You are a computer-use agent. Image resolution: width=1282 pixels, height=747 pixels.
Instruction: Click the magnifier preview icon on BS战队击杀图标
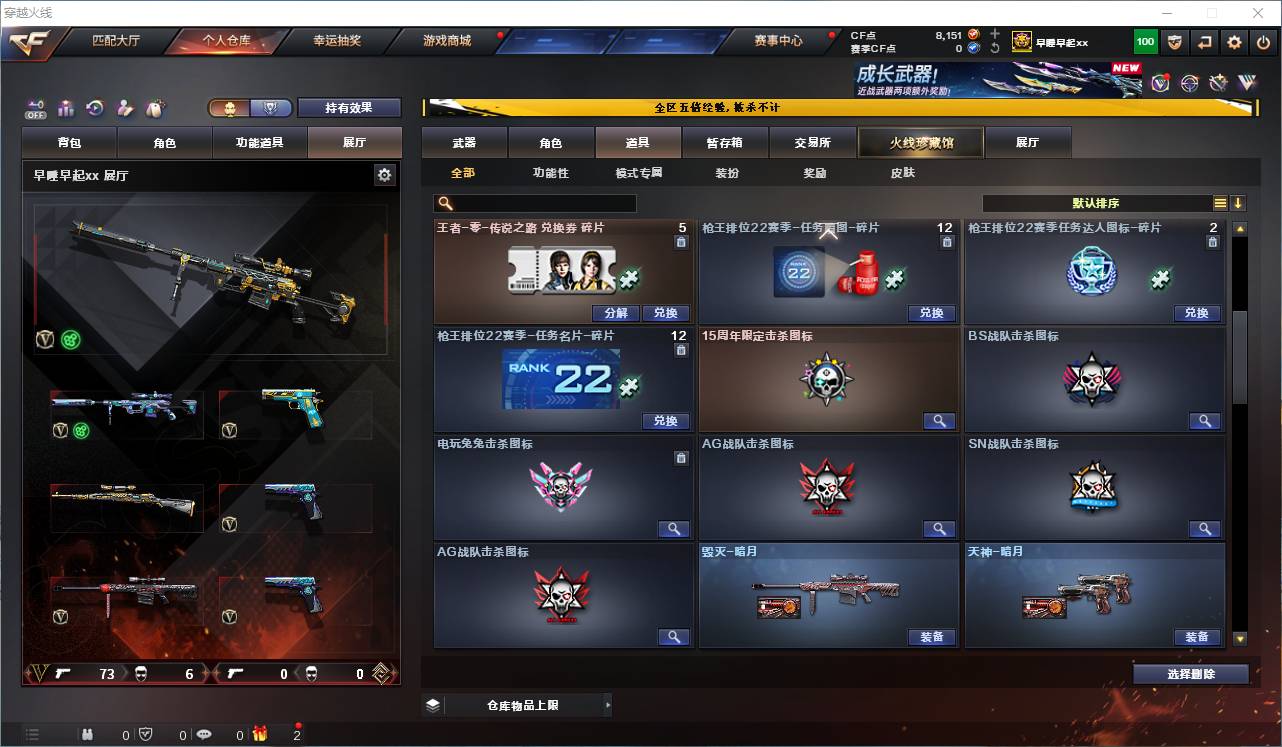click(x=1205, y=421)
